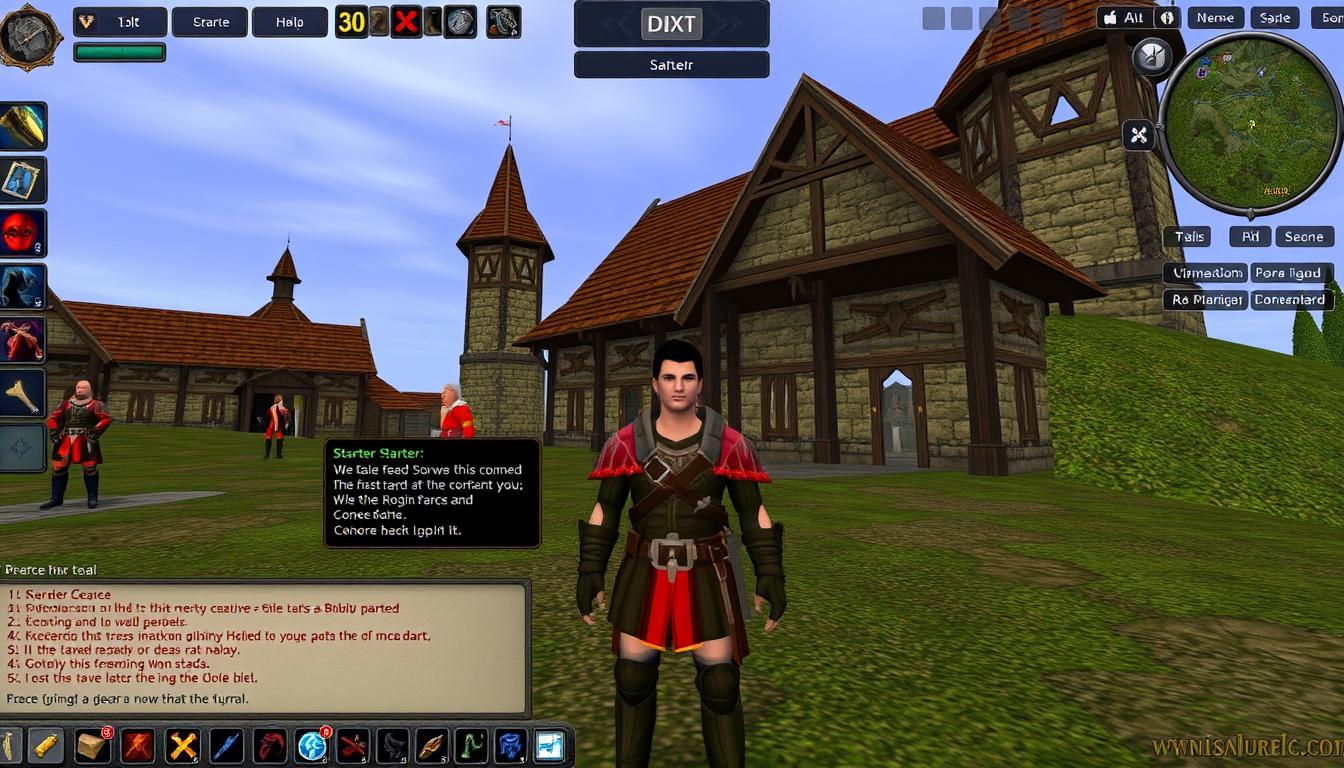Open the Halo menu at the top
Image resolution: width=1344 pixels, height=768 pixels.
point(289,21)
